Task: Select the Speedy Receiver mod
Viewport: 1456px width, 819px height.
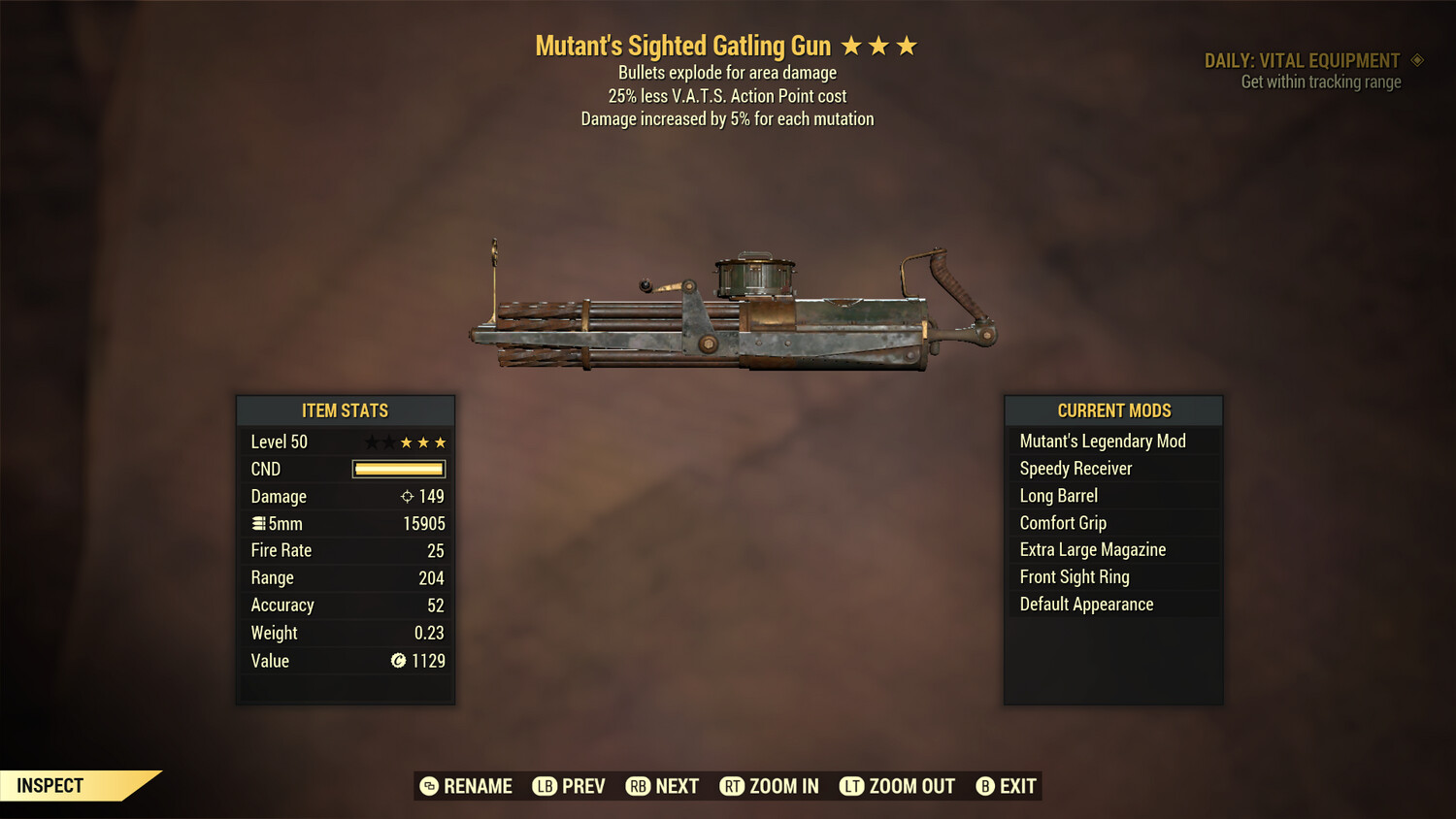Action: (1075, 468)
